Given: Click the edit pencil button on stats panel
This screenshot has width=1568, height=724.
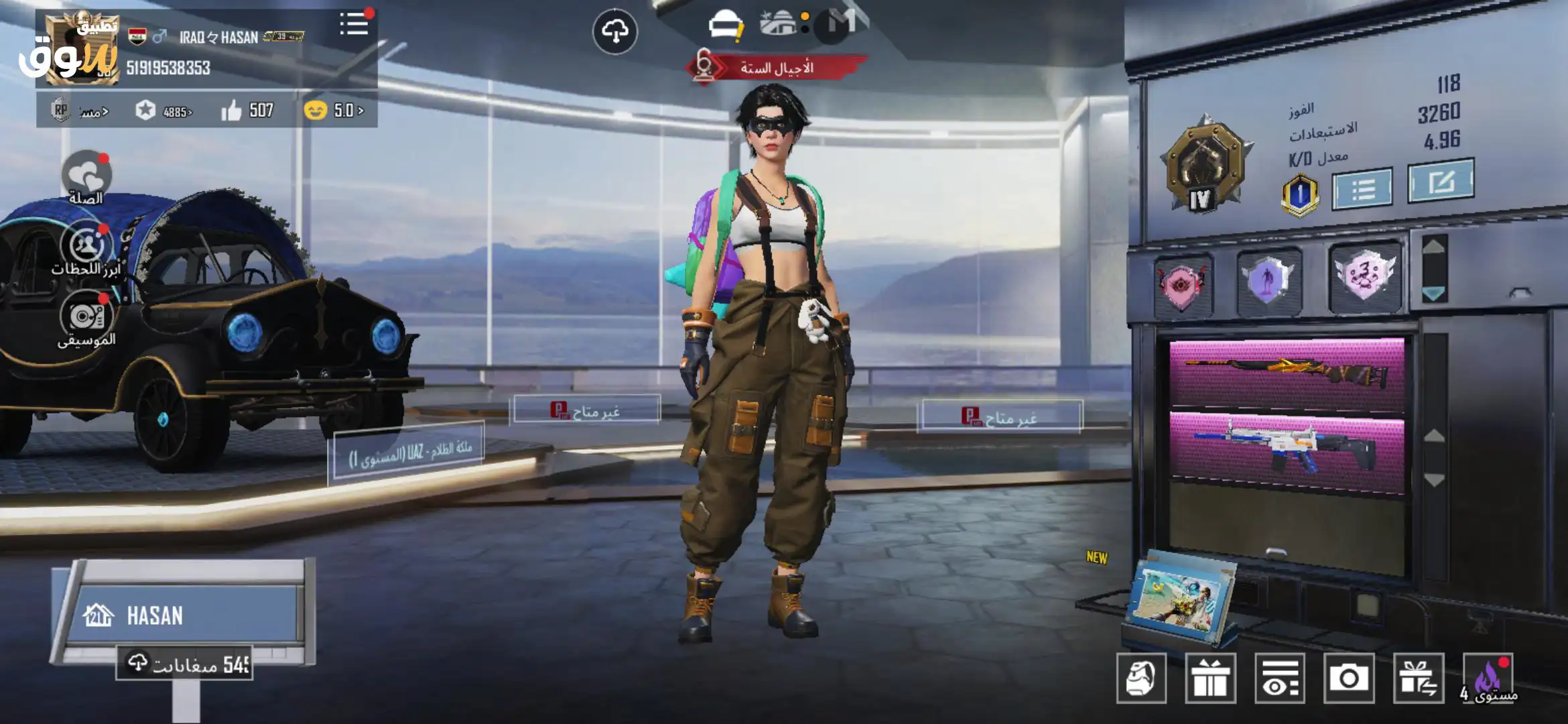Looking at the screenshot, I should click(x=1440, y=181).
